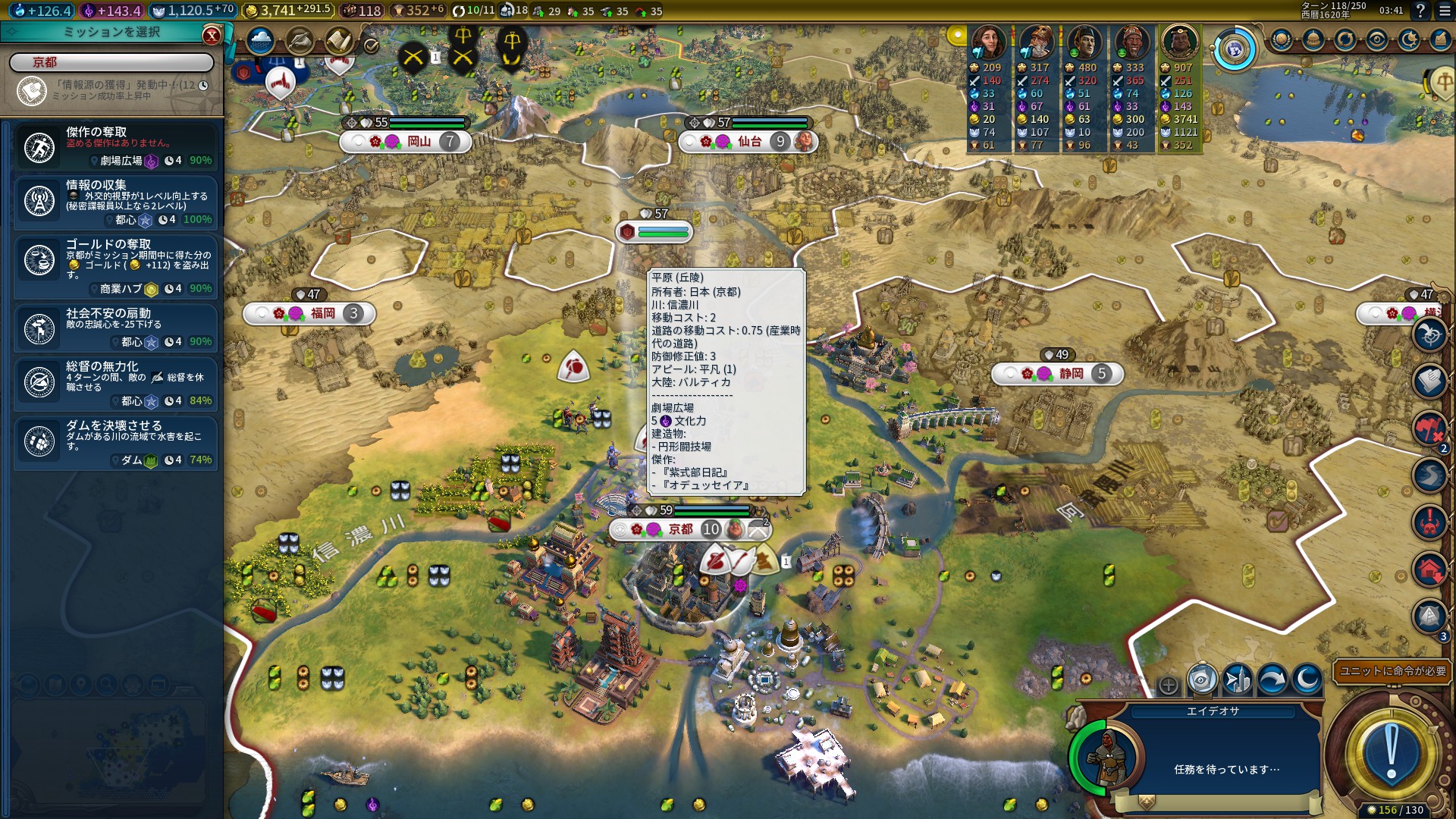This screenshot has height=819, width=1456.
Task: Select the 仙台 city banner
Action: coord(749,142)
